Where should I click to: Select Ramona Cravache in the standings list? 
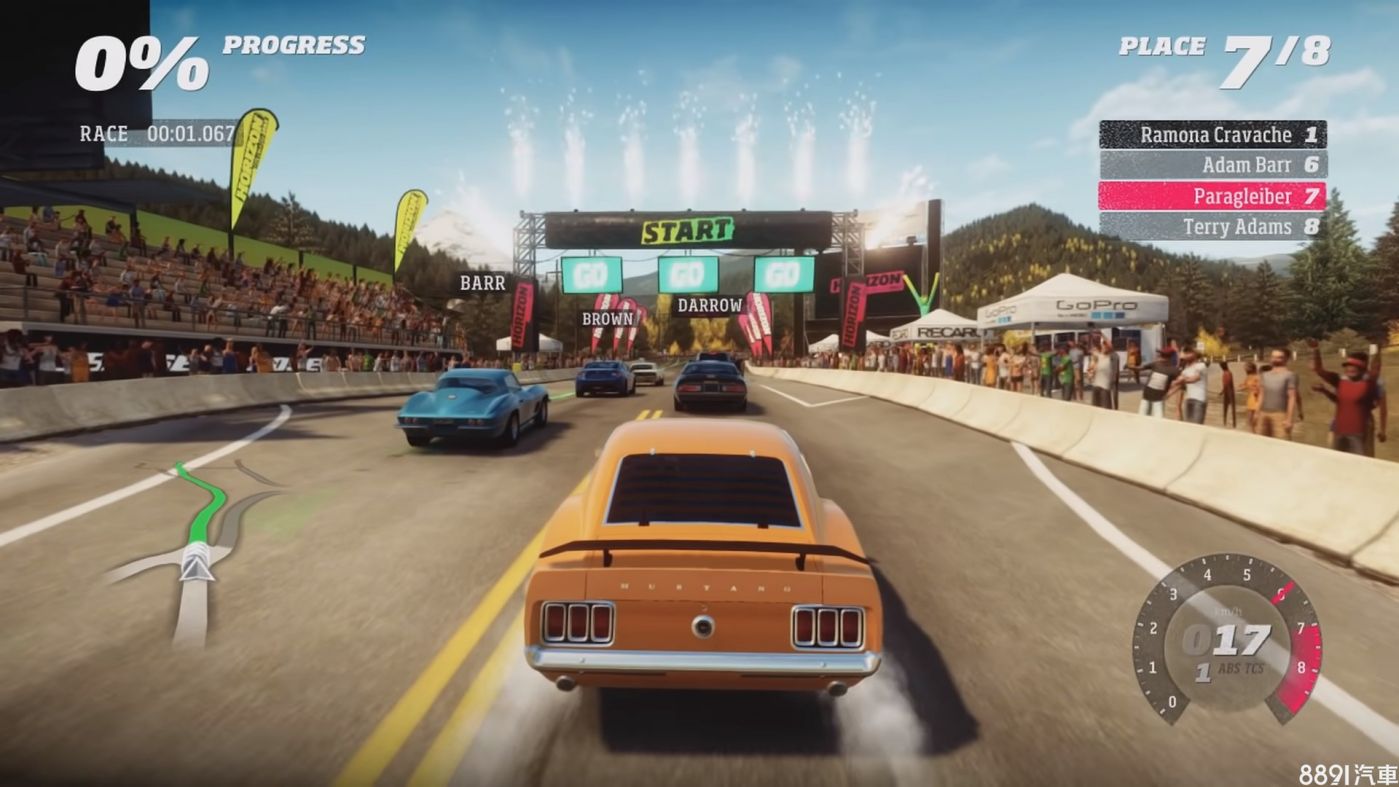[1212, 135]
